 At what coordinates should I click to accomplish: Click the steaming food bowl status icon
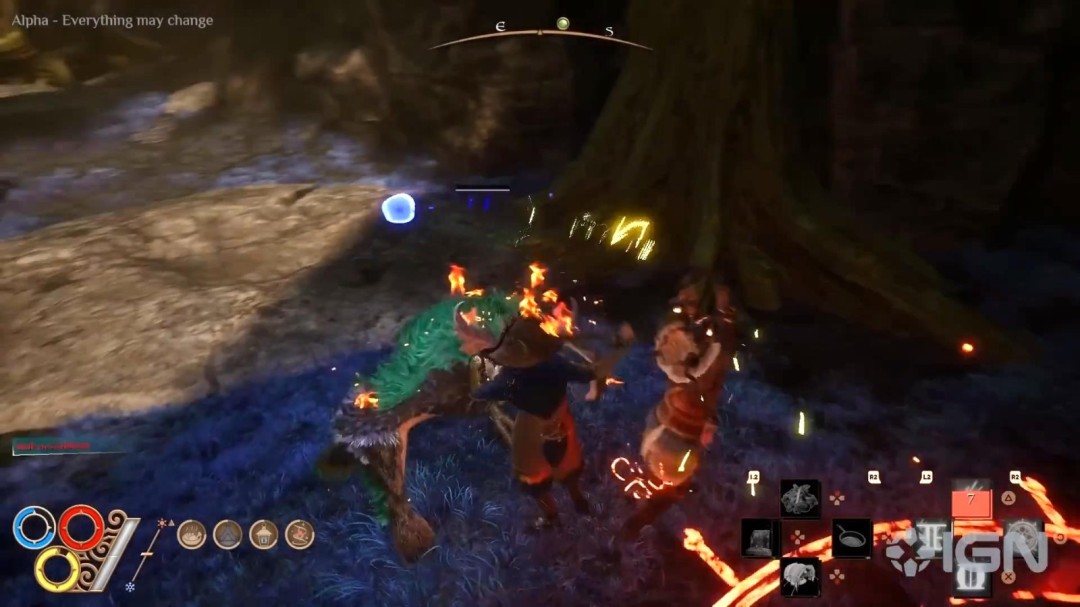192,534
